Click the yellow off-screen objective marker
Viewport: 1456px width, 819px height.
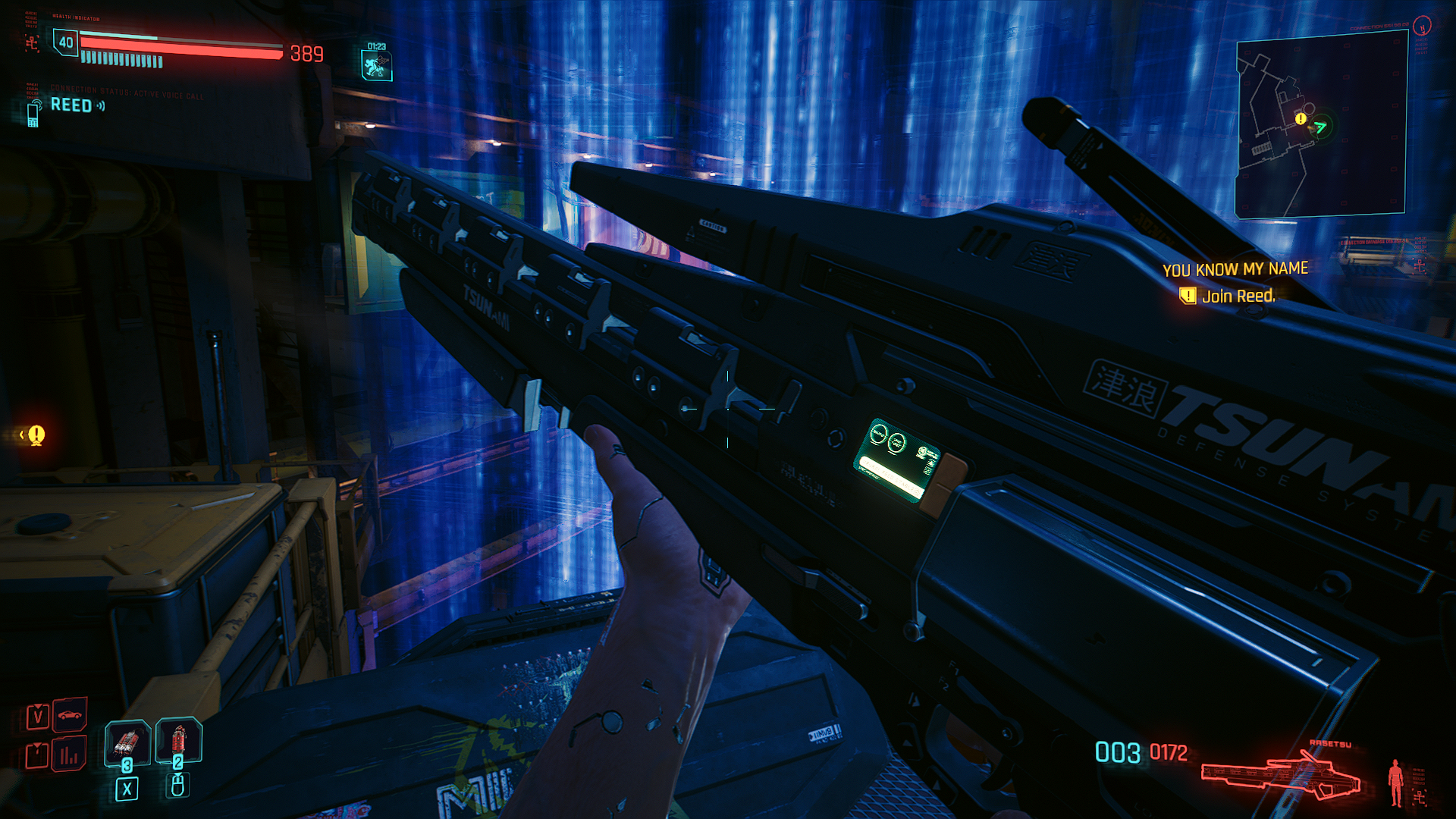point(36,435)
